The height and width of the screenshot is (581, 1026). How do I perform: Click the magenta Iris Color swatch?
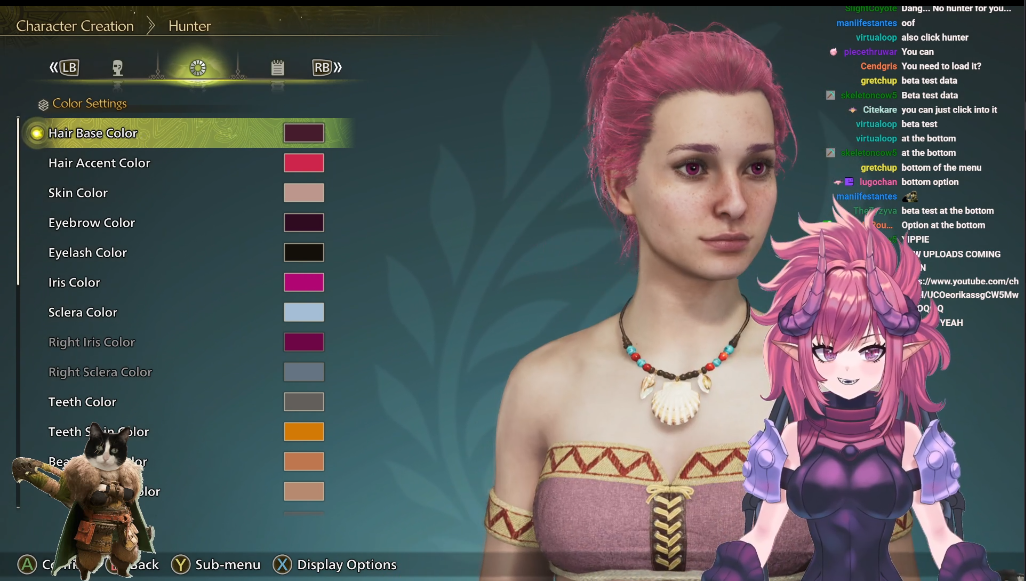304,283
